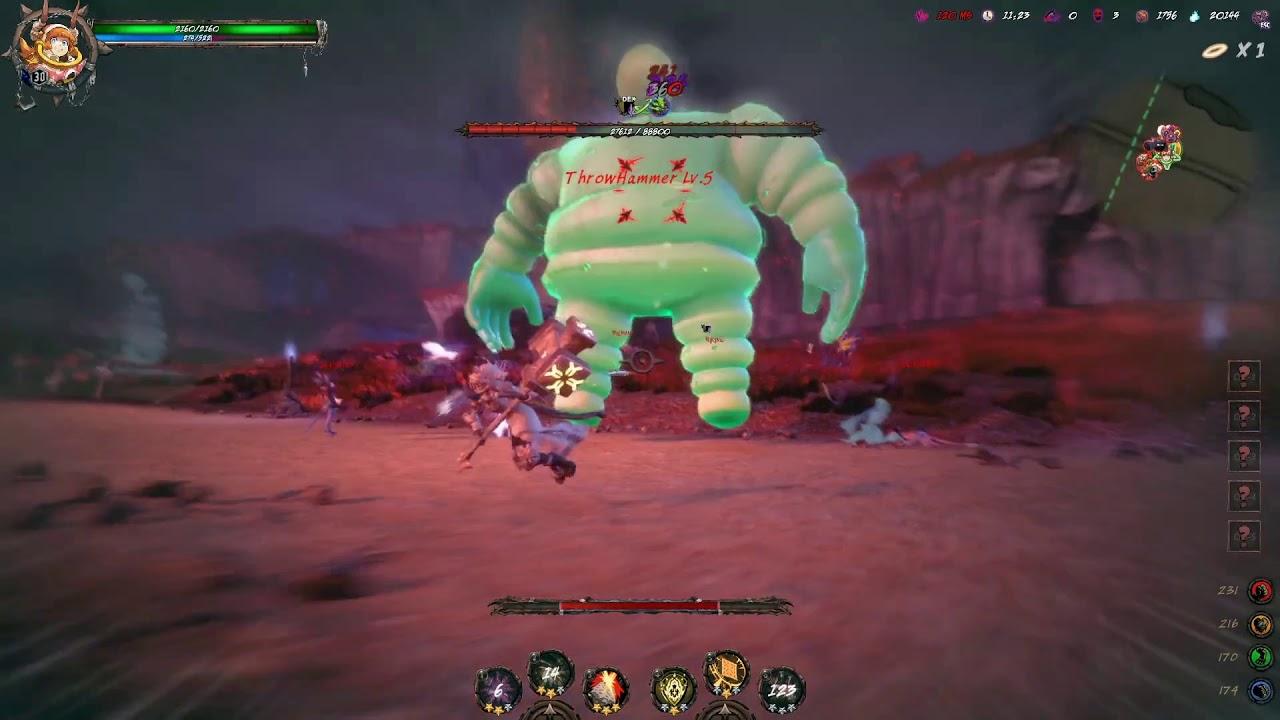Click the red fist stat icon
Viewport: 1280px width, 720px height.
click(x=1261, y=591)
